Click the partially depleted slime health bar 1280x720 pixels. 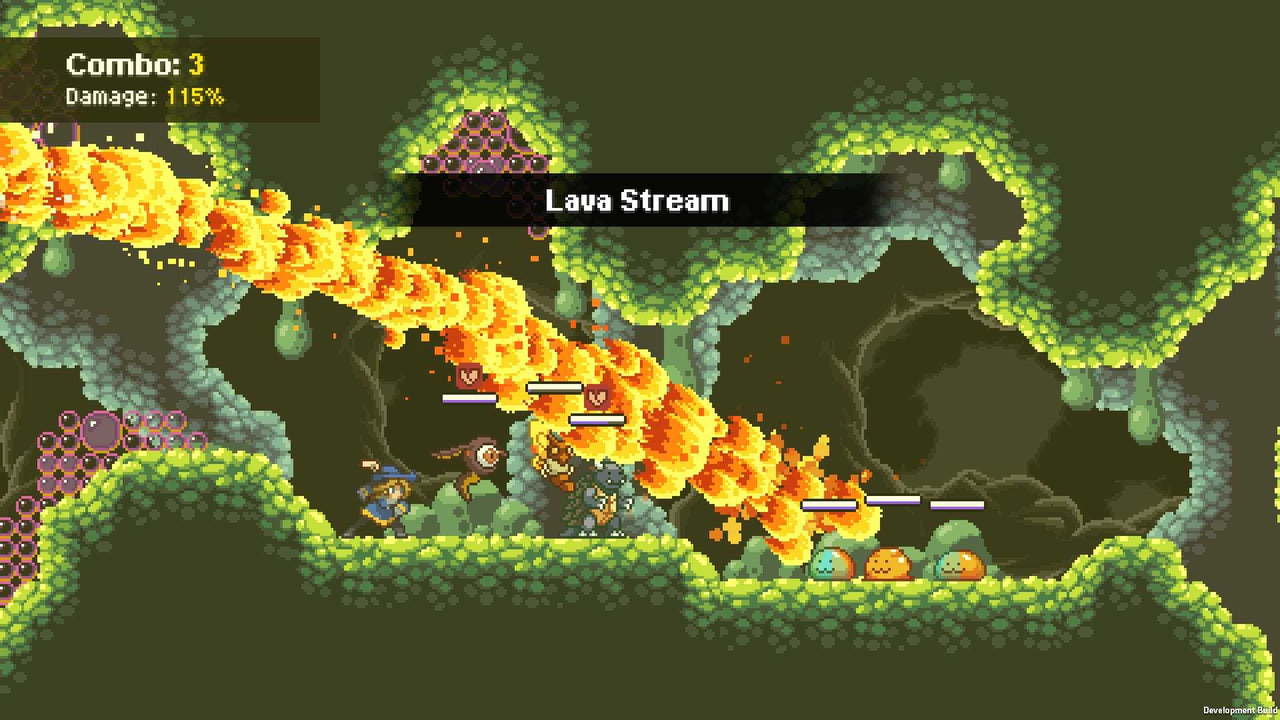click(829, 505)
